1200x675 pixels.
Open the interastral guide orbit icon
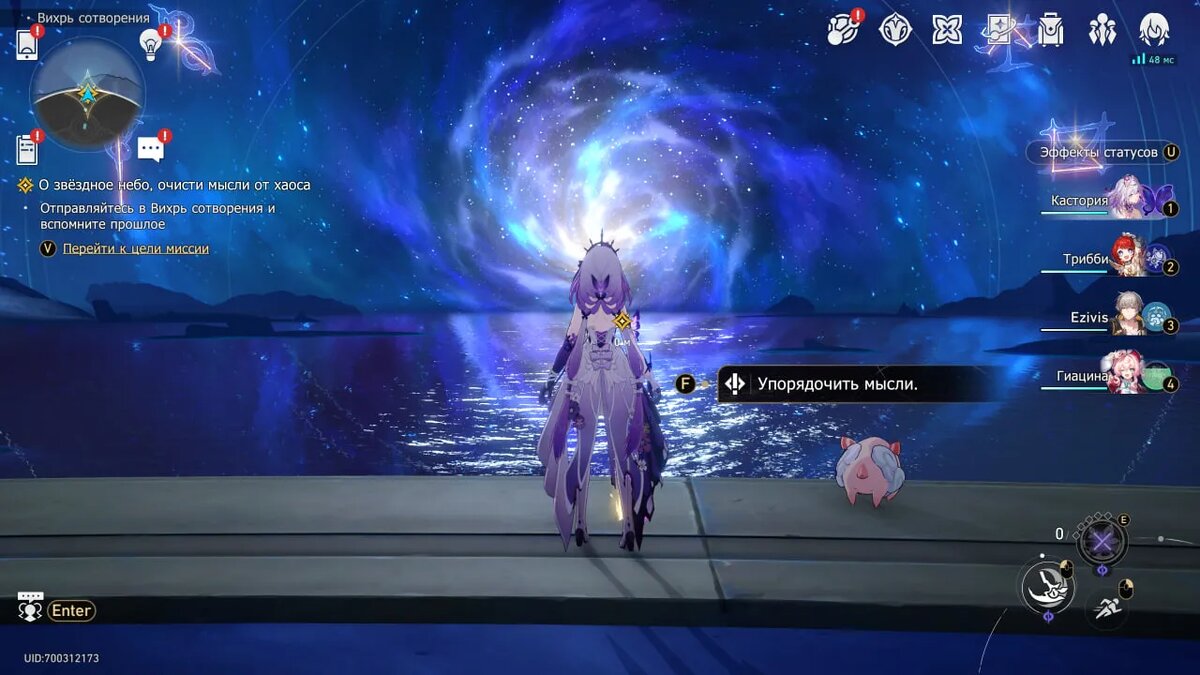[842, 30]
